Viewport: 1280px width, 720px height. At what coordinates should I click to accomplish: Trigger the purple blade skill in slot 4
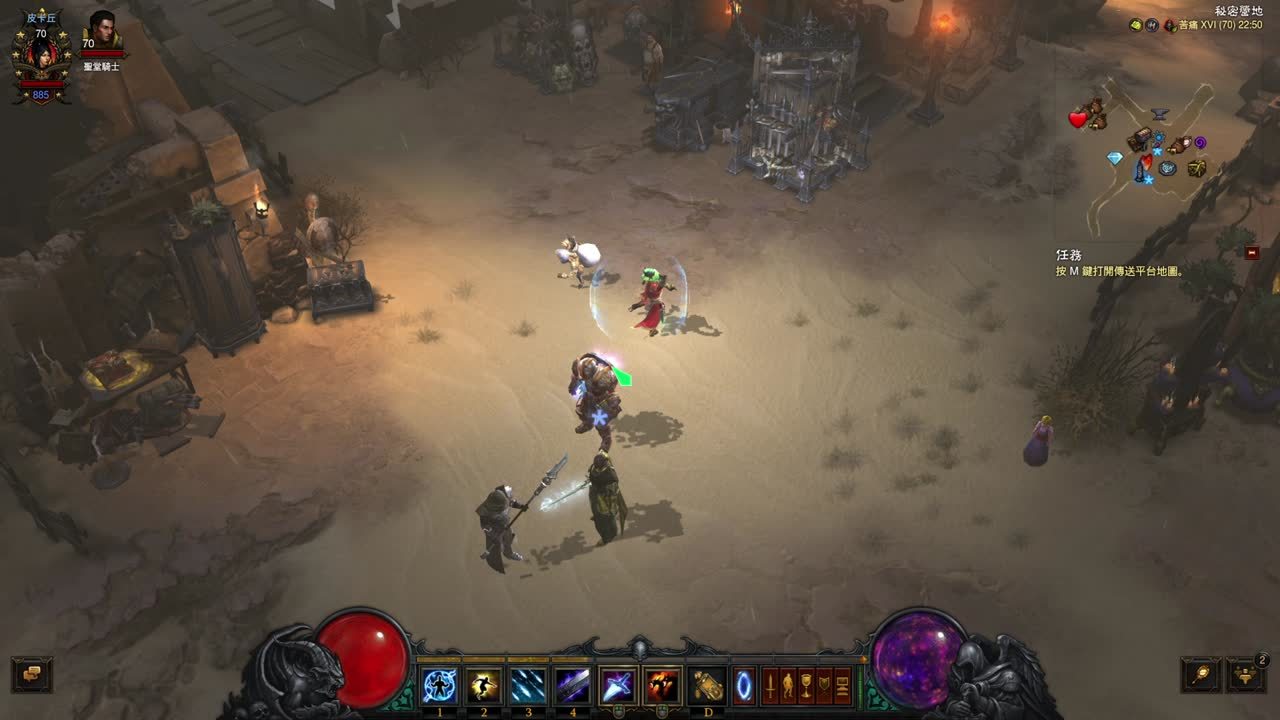pyautogui.click(x=572, y=686)
